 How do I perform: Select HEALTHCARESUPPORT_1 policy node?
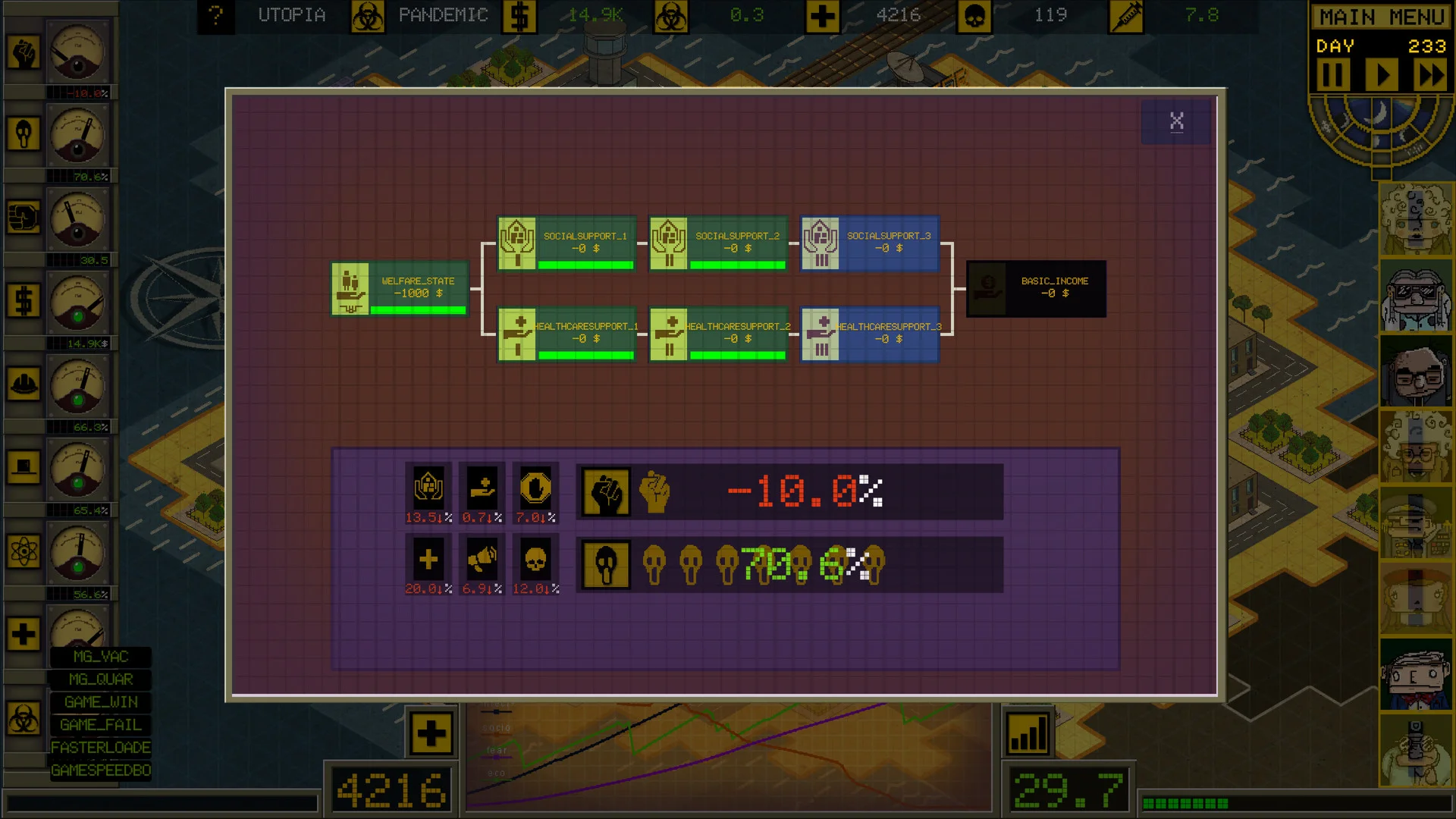tap(566, 334)
